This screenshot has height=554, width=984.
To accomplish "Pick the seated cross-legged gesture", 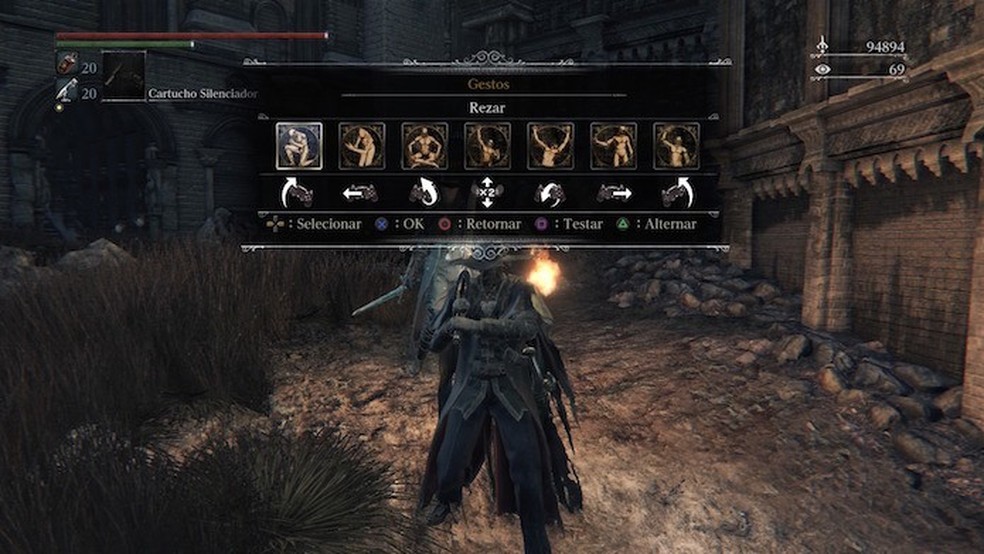I will [x=425, y=146].
